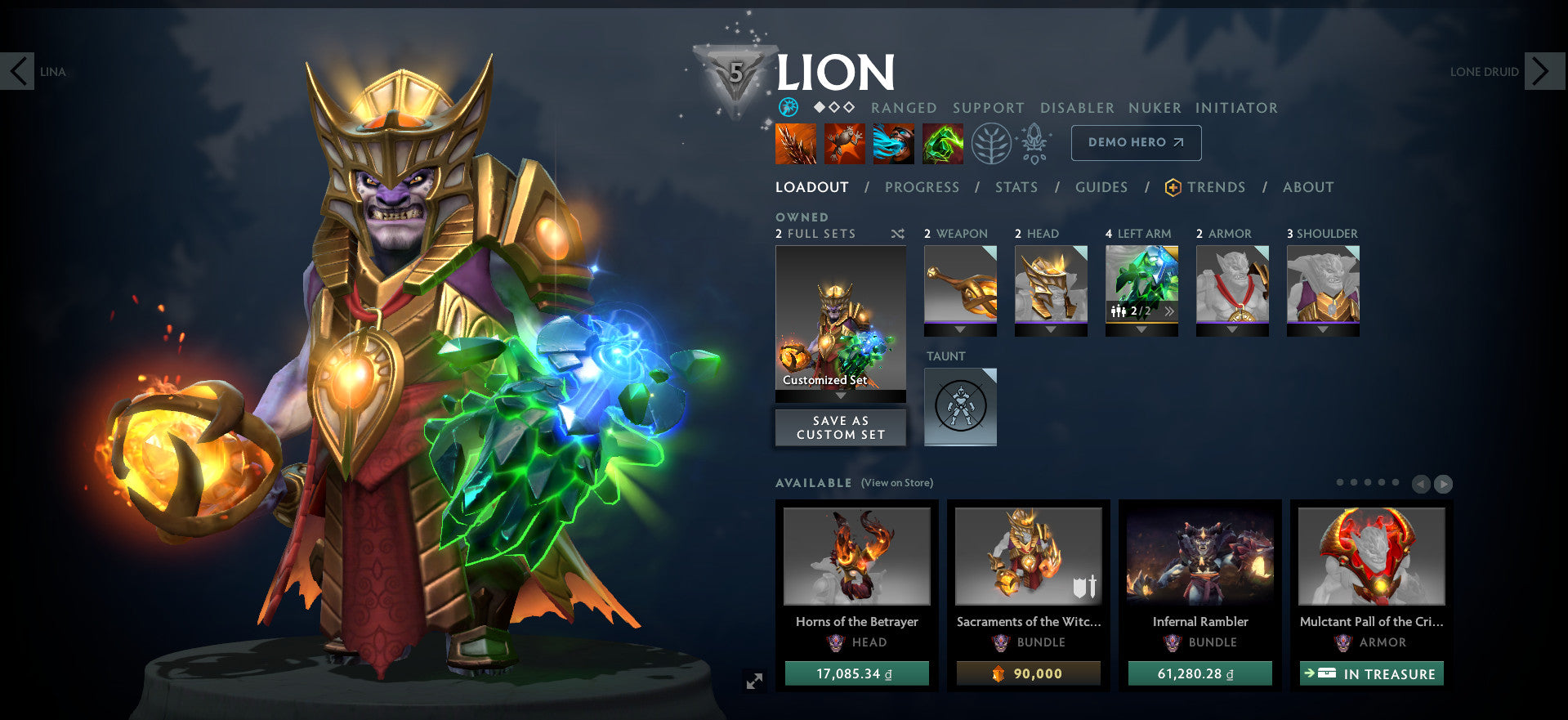Click Save As Custom Set
The image size is (1568, 720).
point(840,427)
